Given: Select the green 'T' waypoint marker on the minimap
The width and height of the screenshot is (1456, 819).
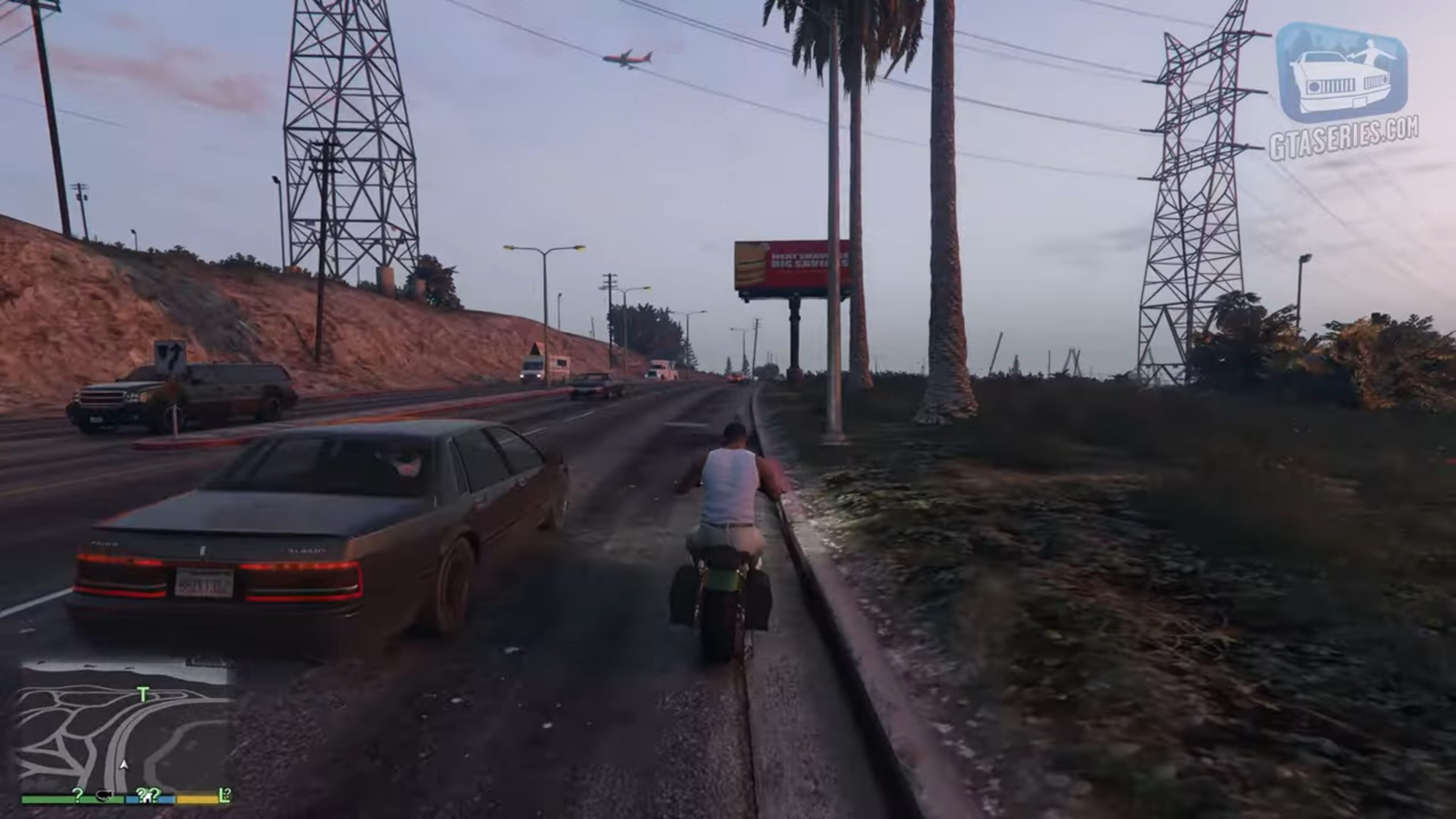Looking at the screenshot, I should [144, 694].
